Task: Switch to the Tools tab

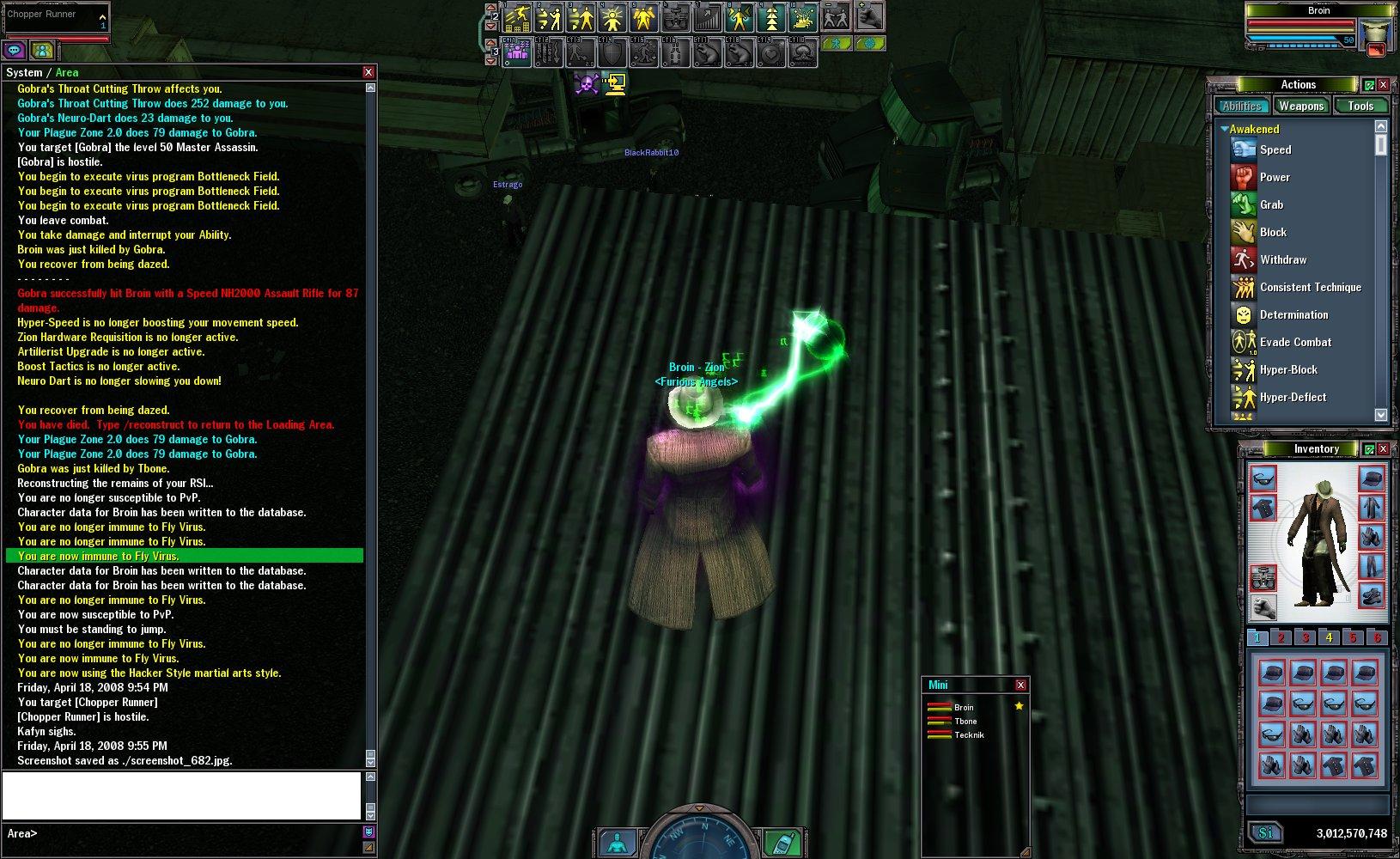Action: (1360, 106)
